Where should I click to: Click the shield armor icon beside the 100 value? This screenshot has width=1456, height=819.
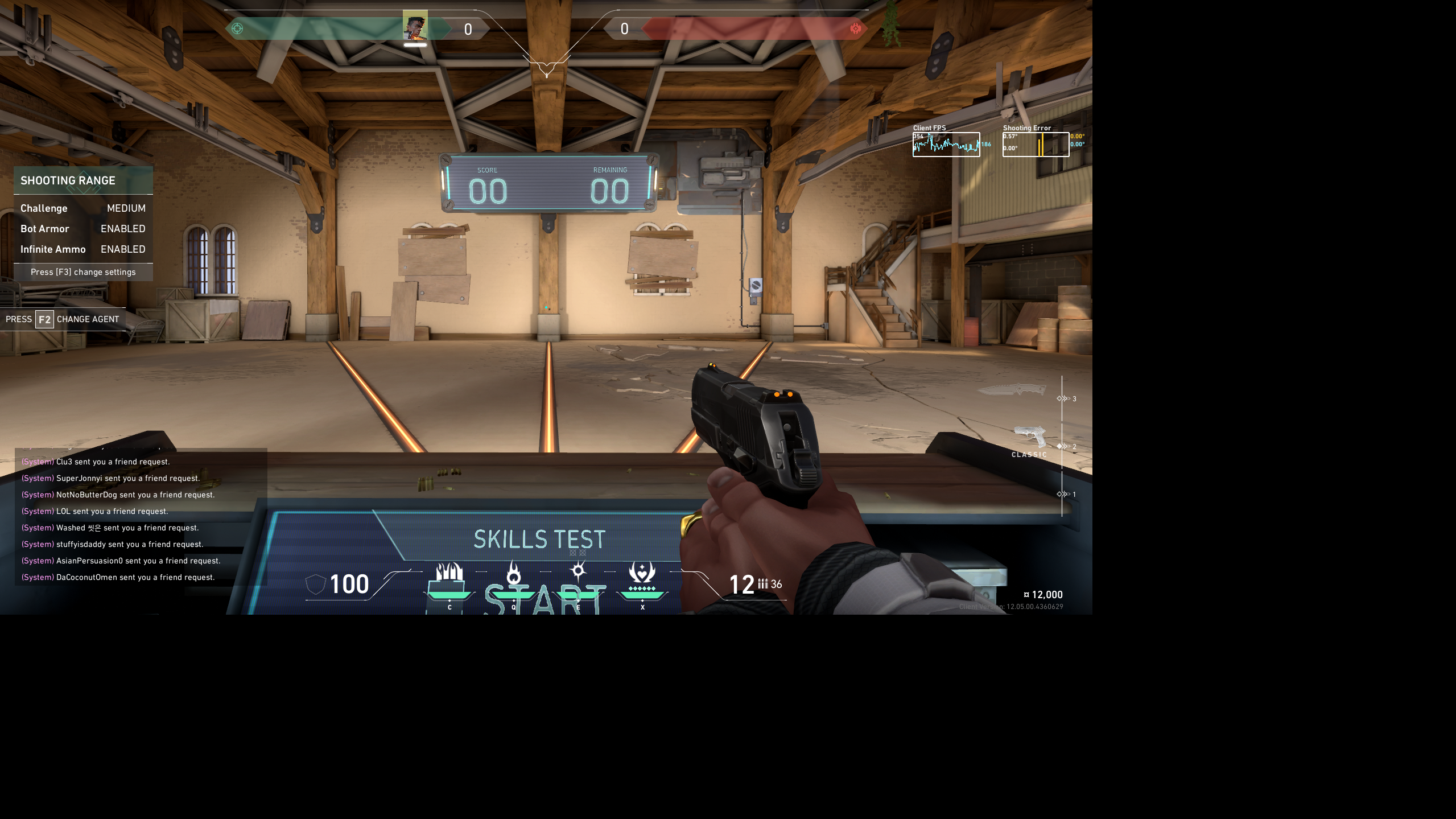pos(315,585)
